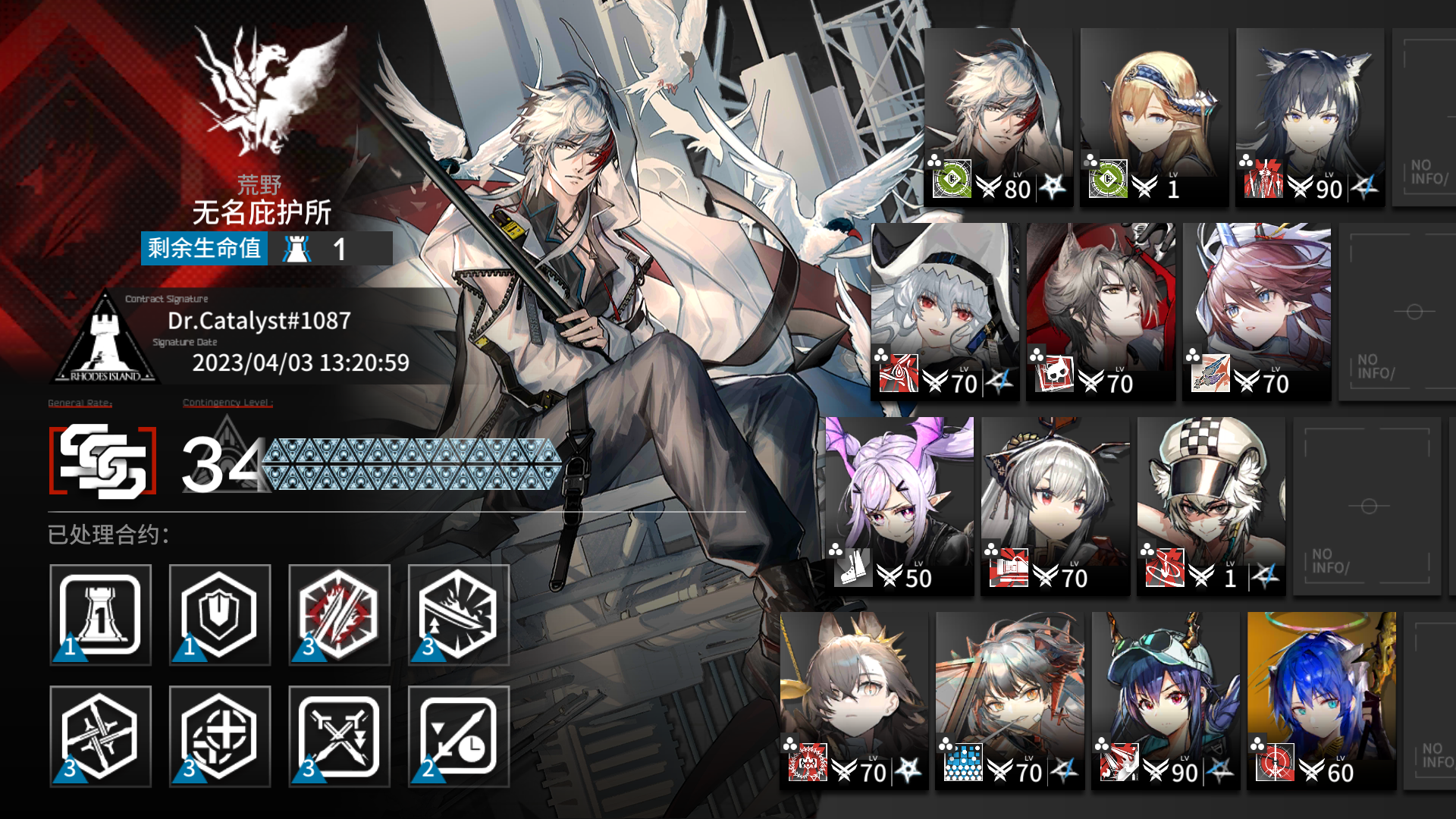Select the shield hexagon contract tile
Image resolution: width=1456 pixels, height=819 pixels.
(219, 615)
